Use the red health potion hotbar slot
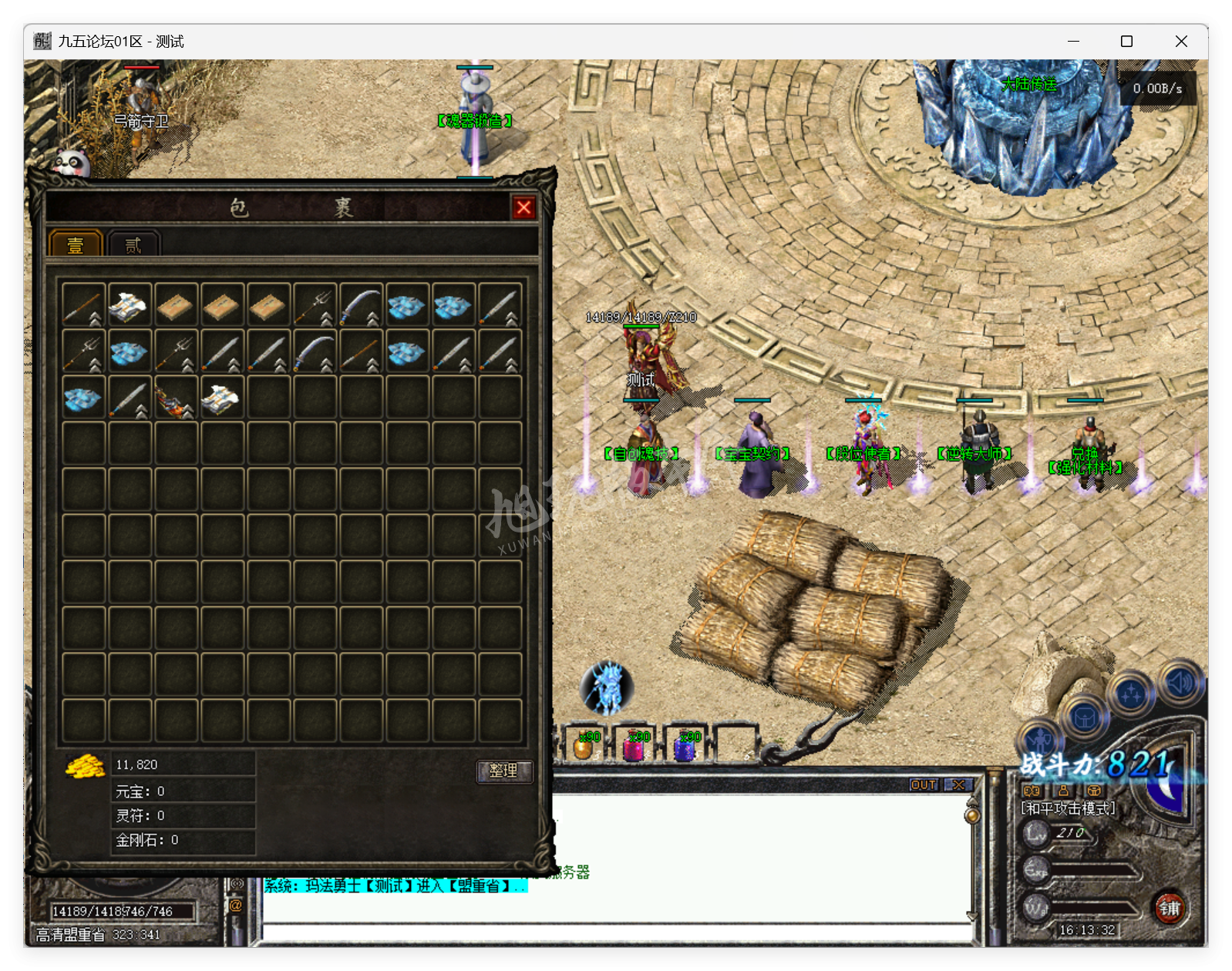This screenshot has width=1232, height=971. tap(635, 746)
